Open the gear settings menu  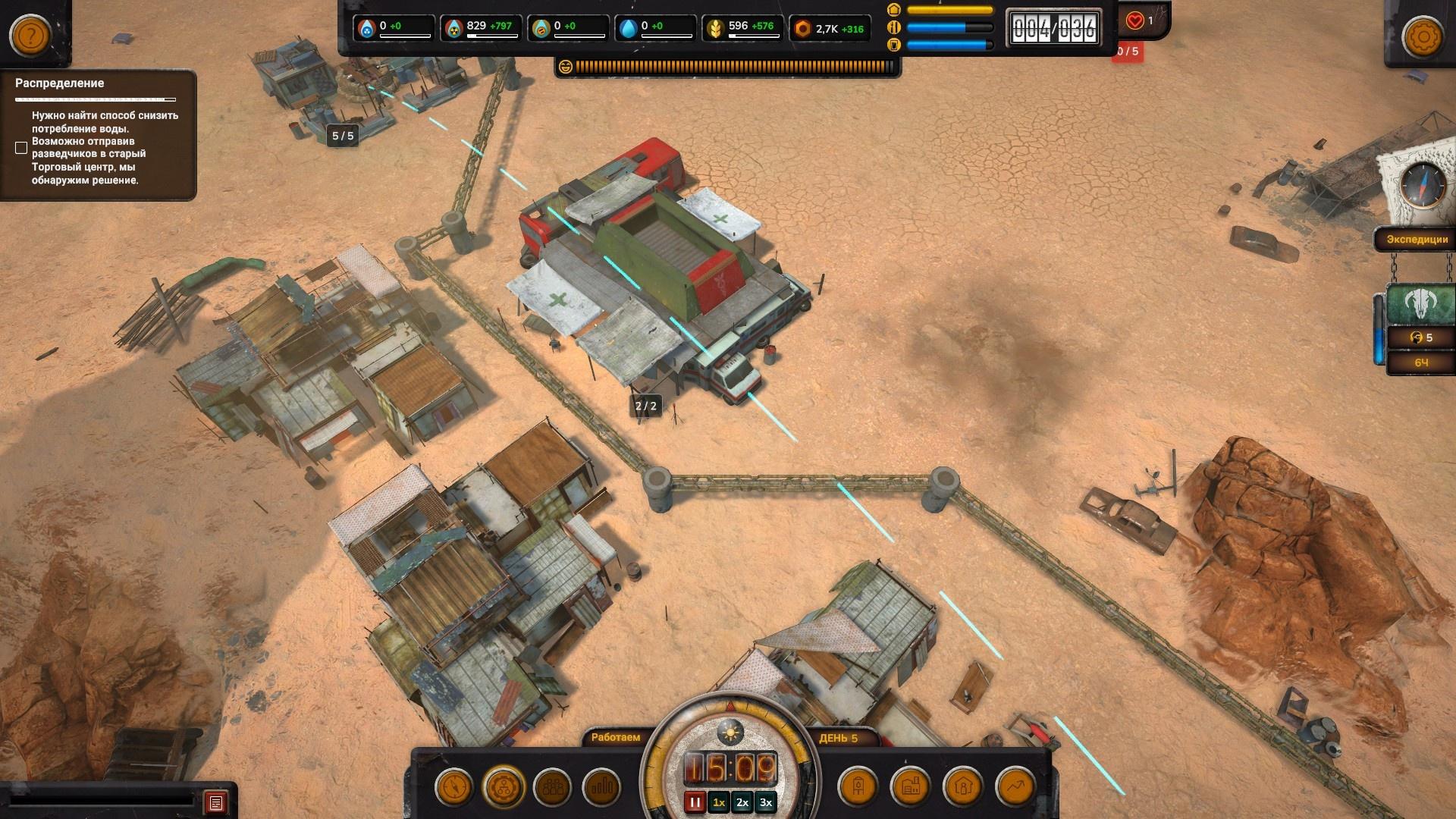coord(1423,36)
